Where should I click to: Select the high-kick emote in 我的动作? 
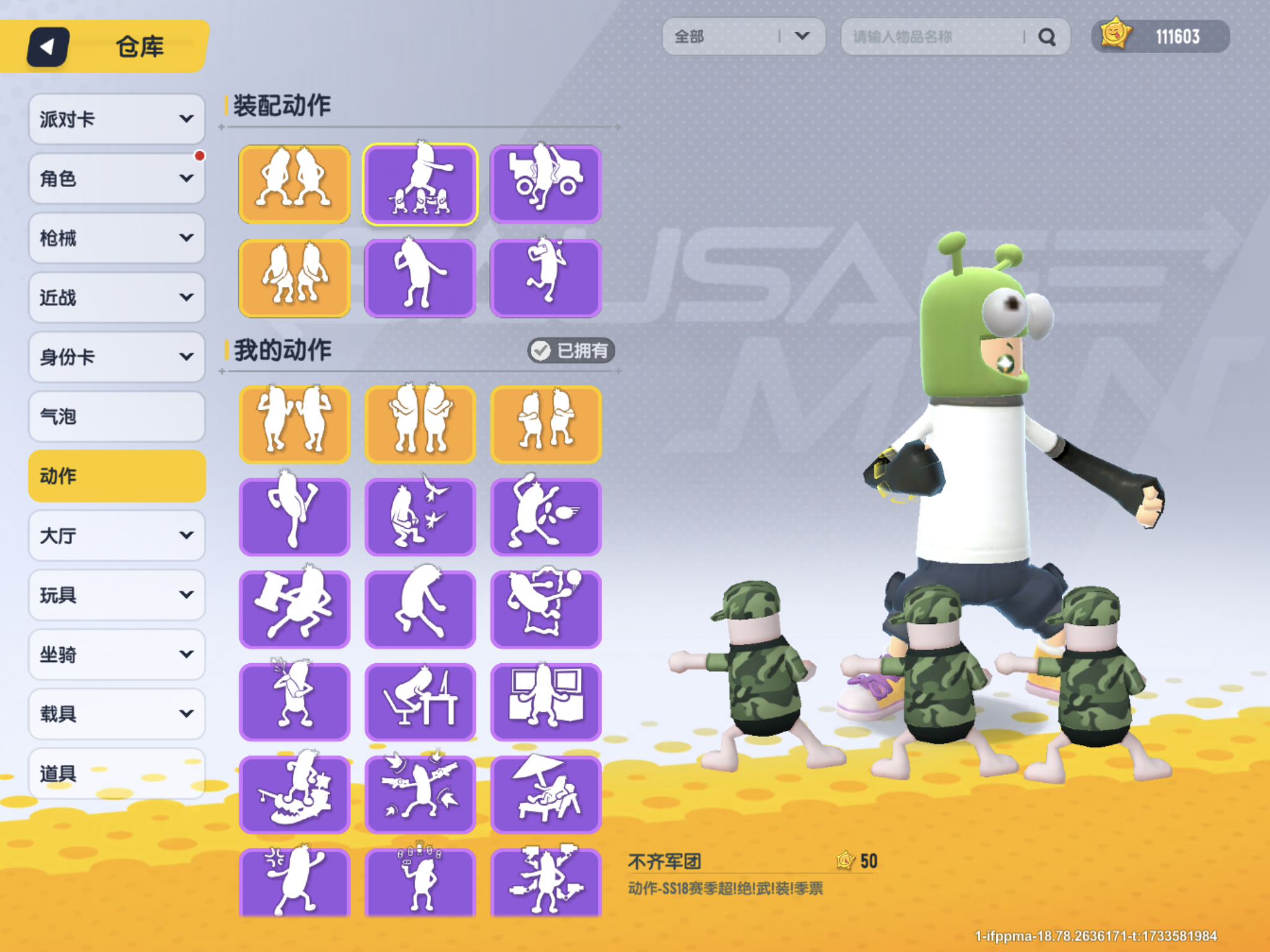(295, 516)
